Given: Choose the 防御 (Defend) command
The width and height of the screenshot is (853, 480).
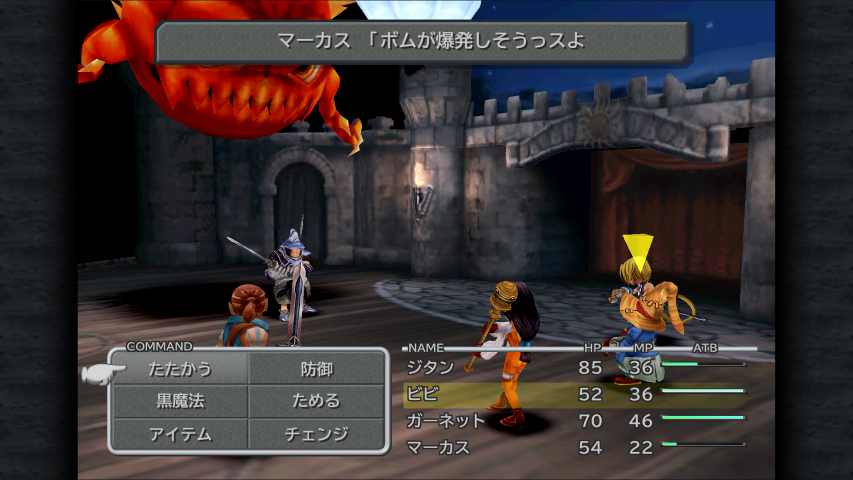Looking at the screenshot, I should pyautogui.click(x=317, y=369).
